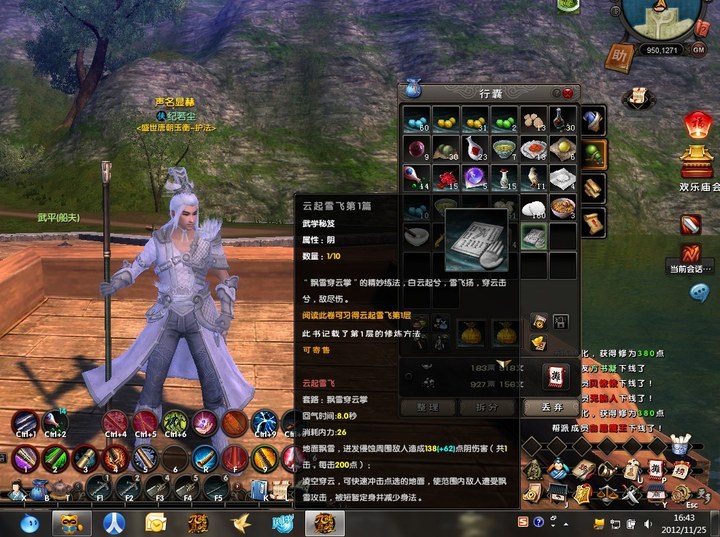Click the 拆分 split button

[487, 408]
